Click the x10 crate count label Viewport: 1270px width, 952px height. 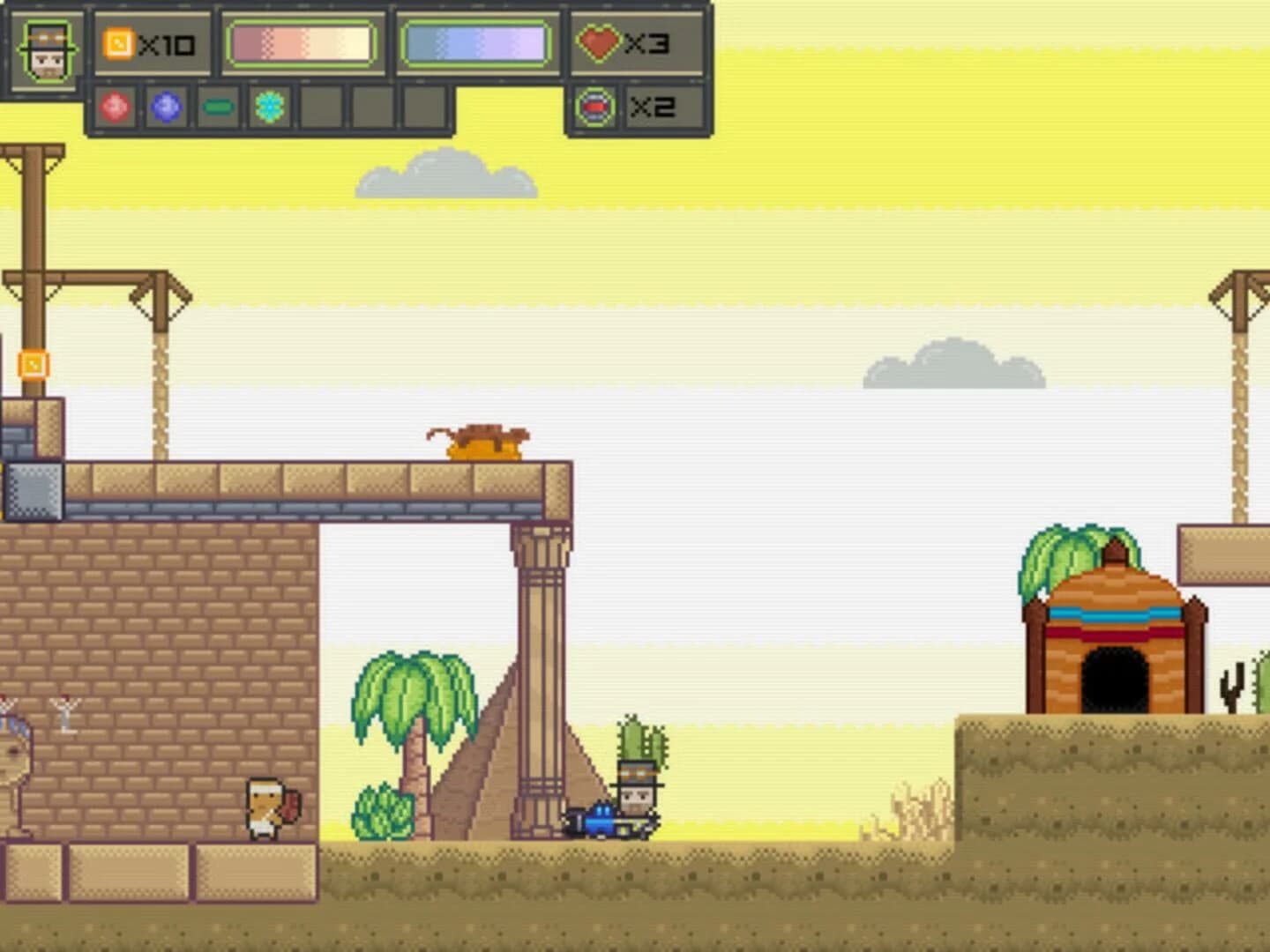[165, 46]
